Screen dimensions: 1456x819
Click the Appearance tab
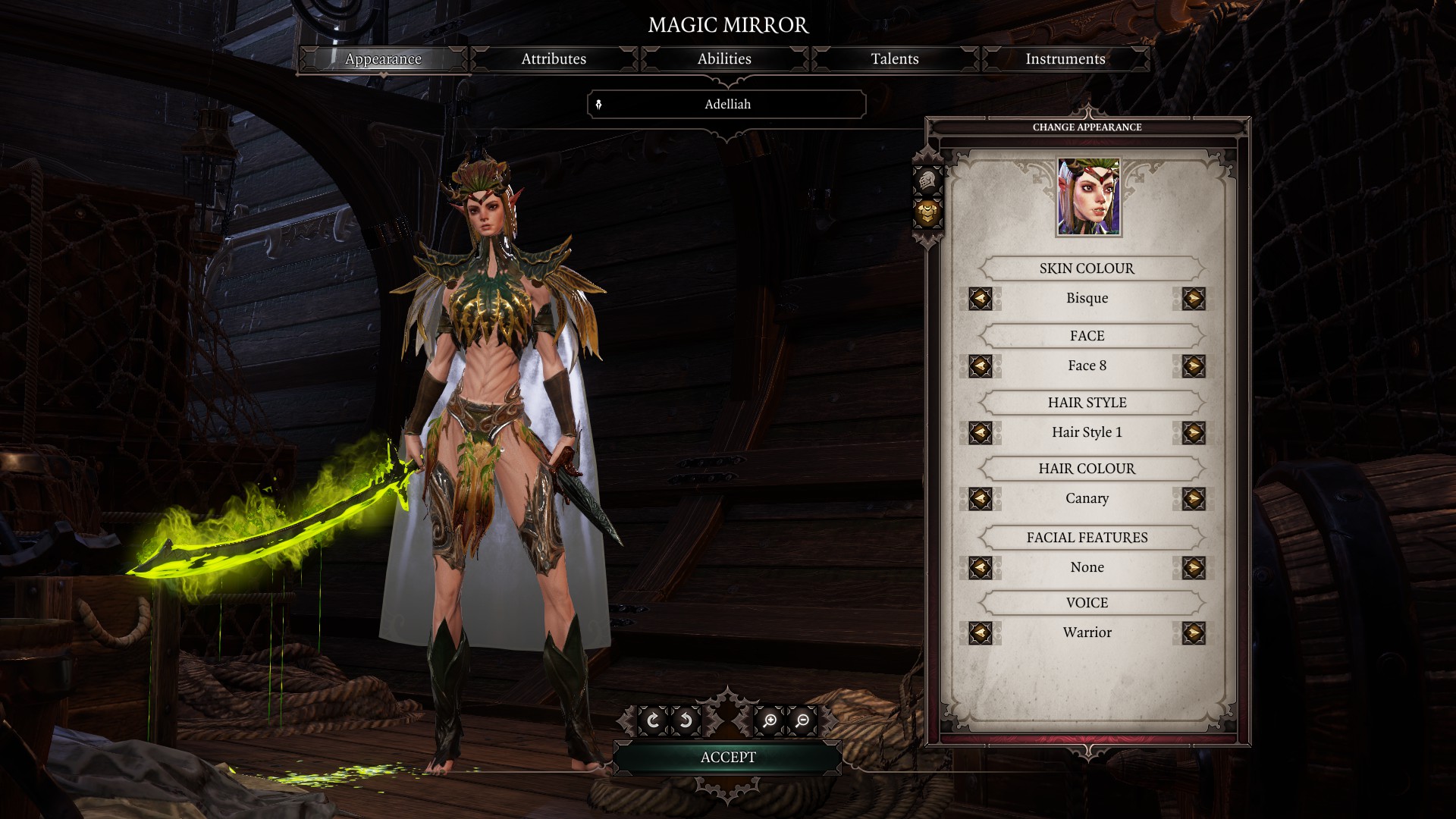pyautogui.click(x=383, y=59)
